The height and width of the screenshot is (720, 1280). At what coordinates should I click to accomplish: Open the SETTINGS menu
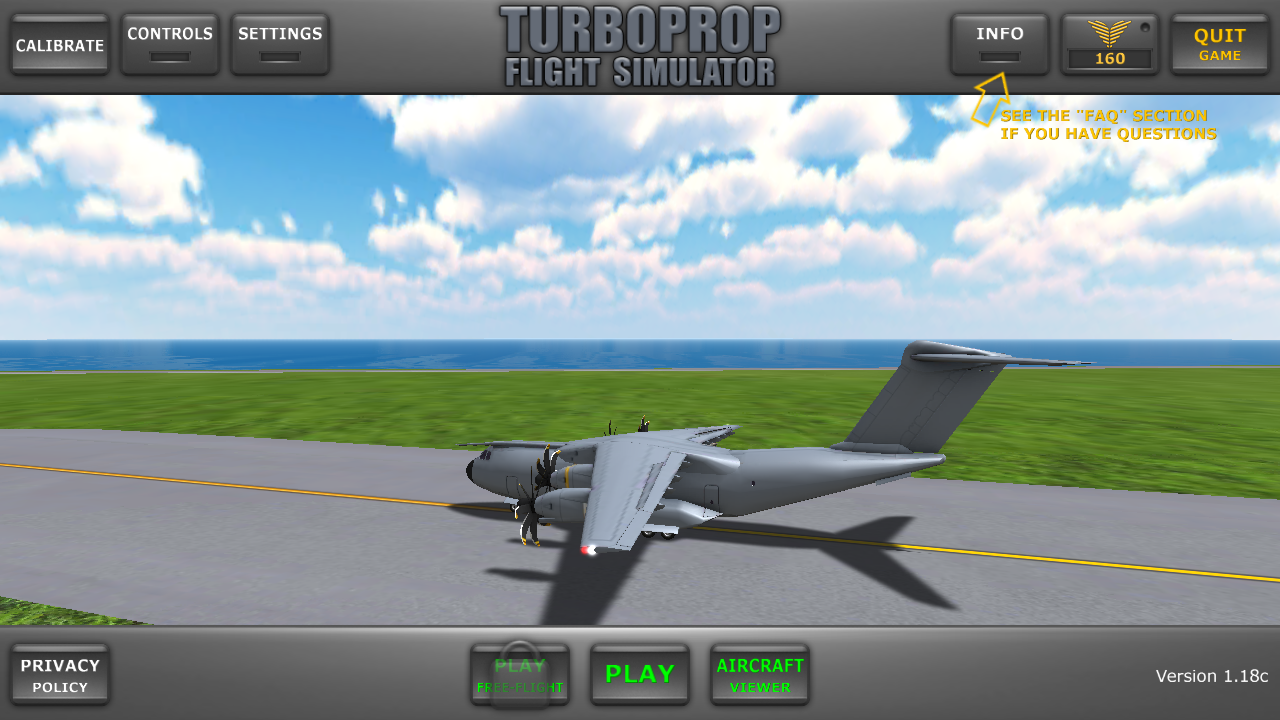[x=279, y=40]
